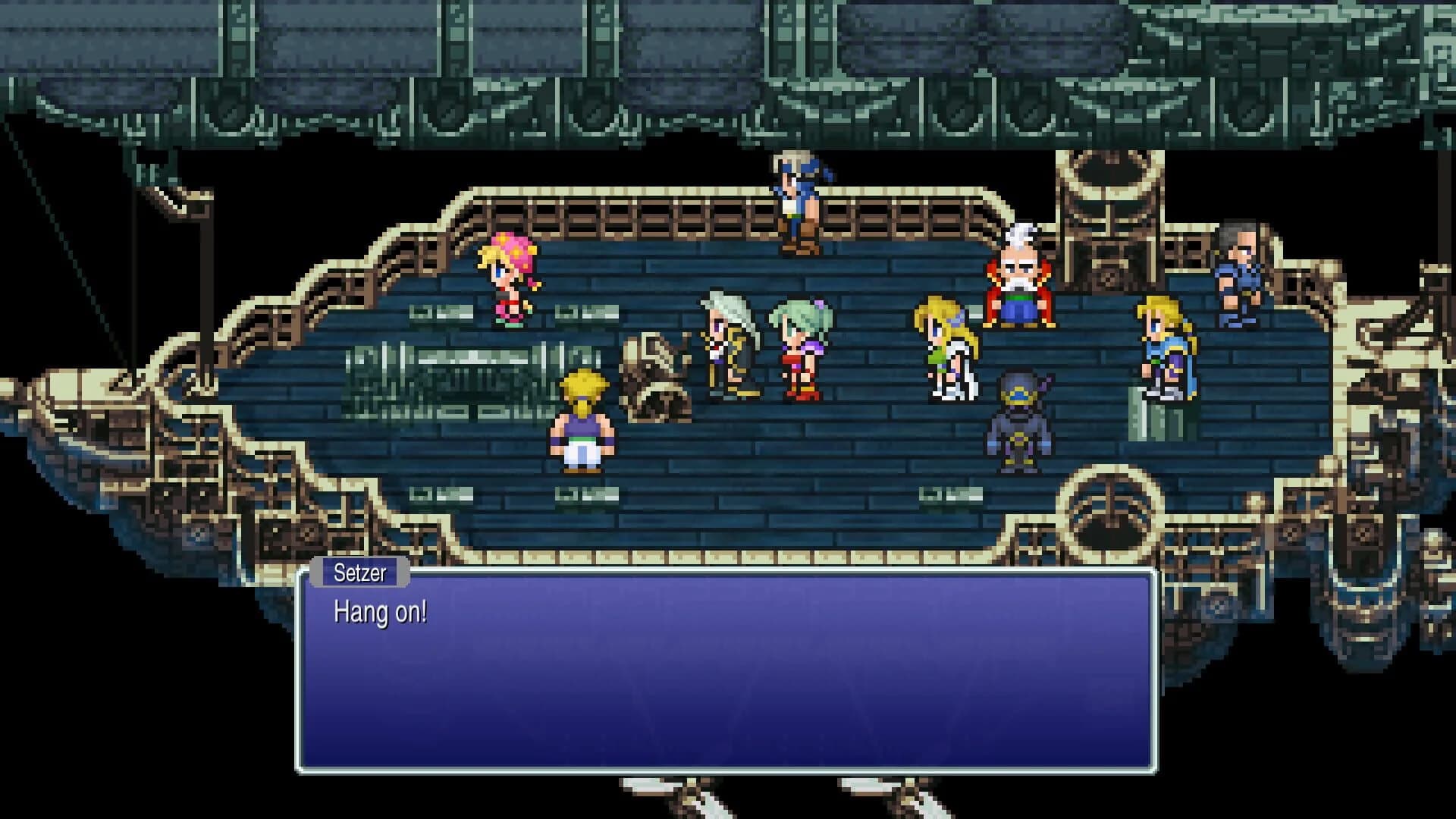
Task: Select Shadow the dark ninja sprite
Action: pos(1020,417)
